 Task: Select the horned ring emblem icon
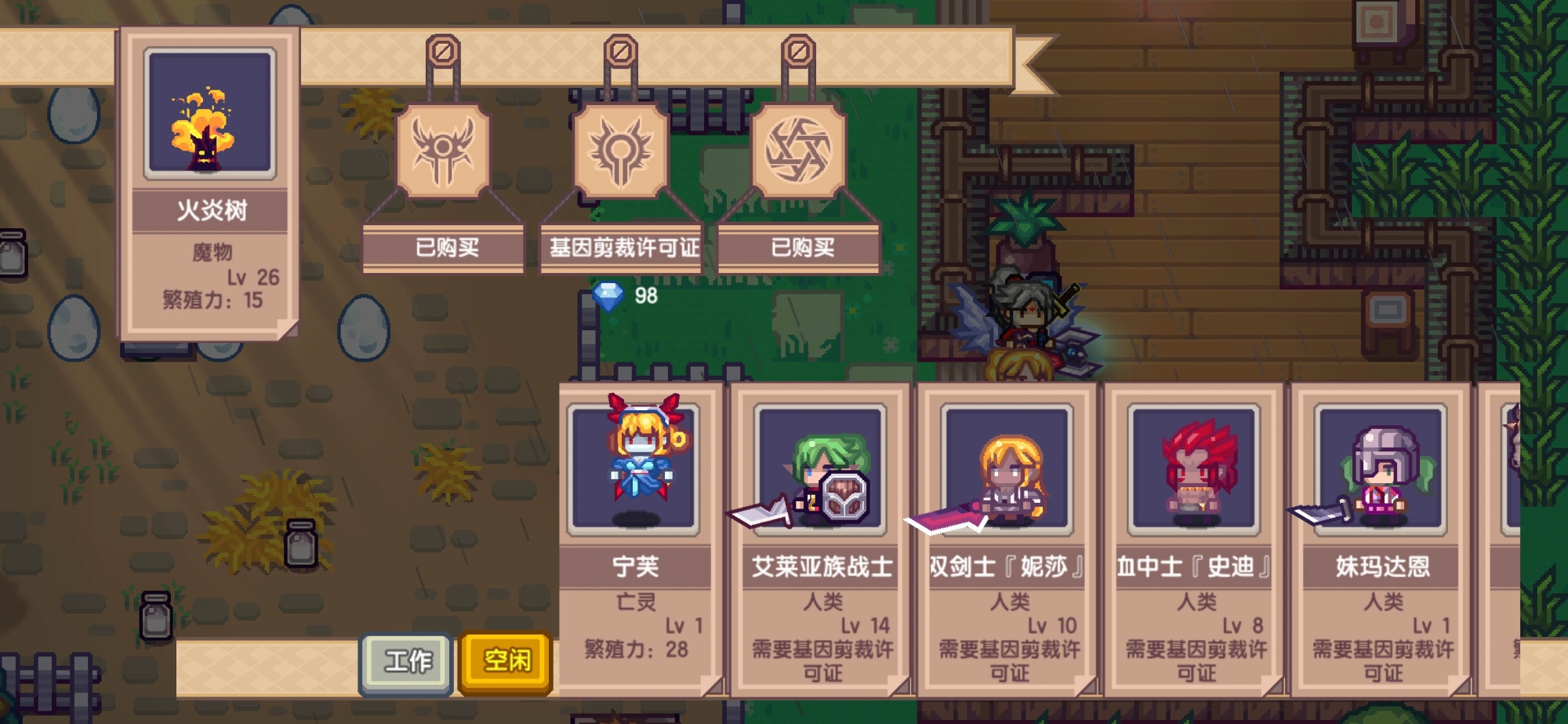tap(621, 151)
